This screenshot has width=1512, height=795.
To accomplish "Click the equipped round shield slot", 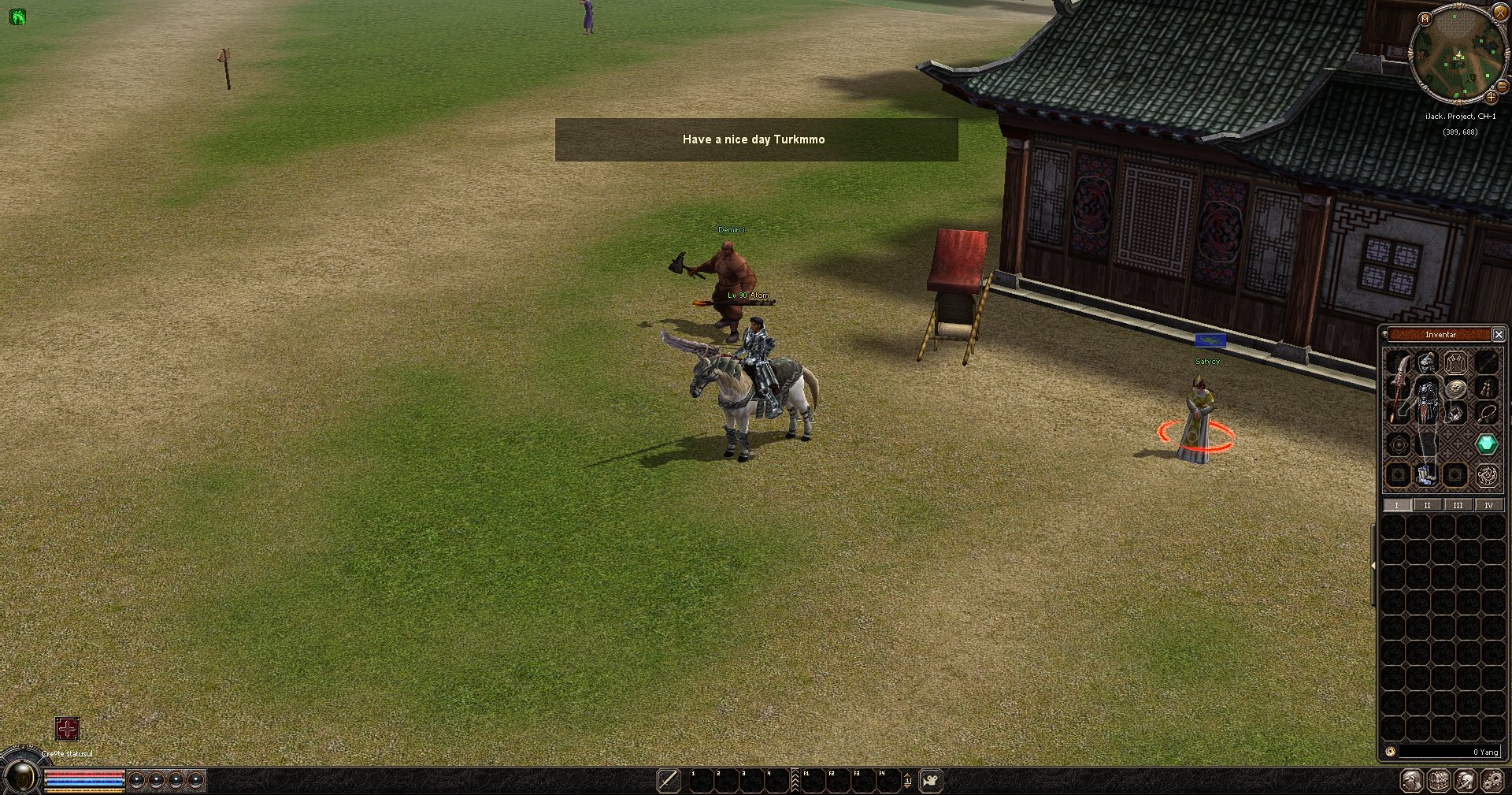I will tap(1456, 388).
